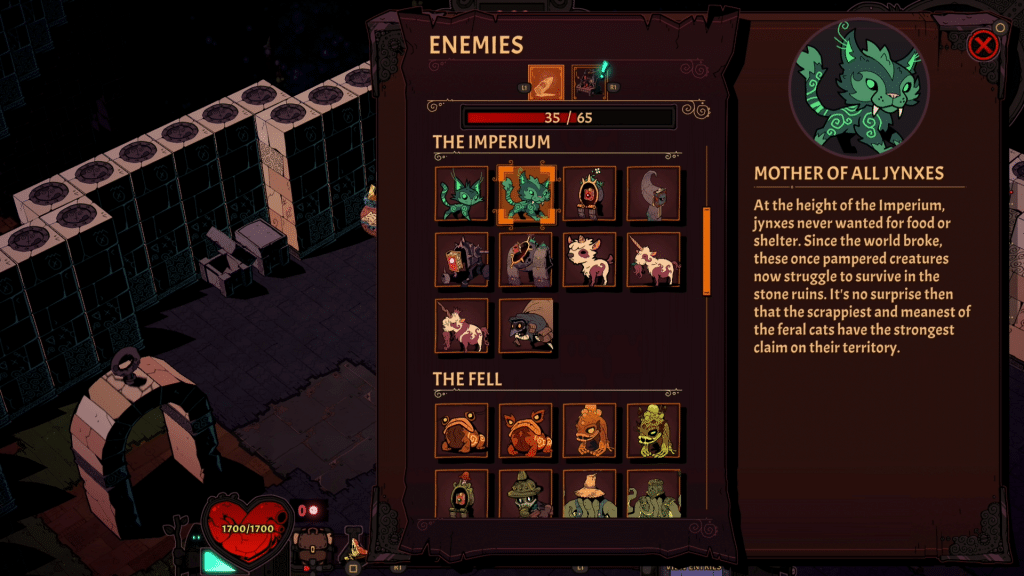This screenshot has width=1024, height=576.
Task: Open the tab with the green glowing icon
Action: click(x=589, y=83)
